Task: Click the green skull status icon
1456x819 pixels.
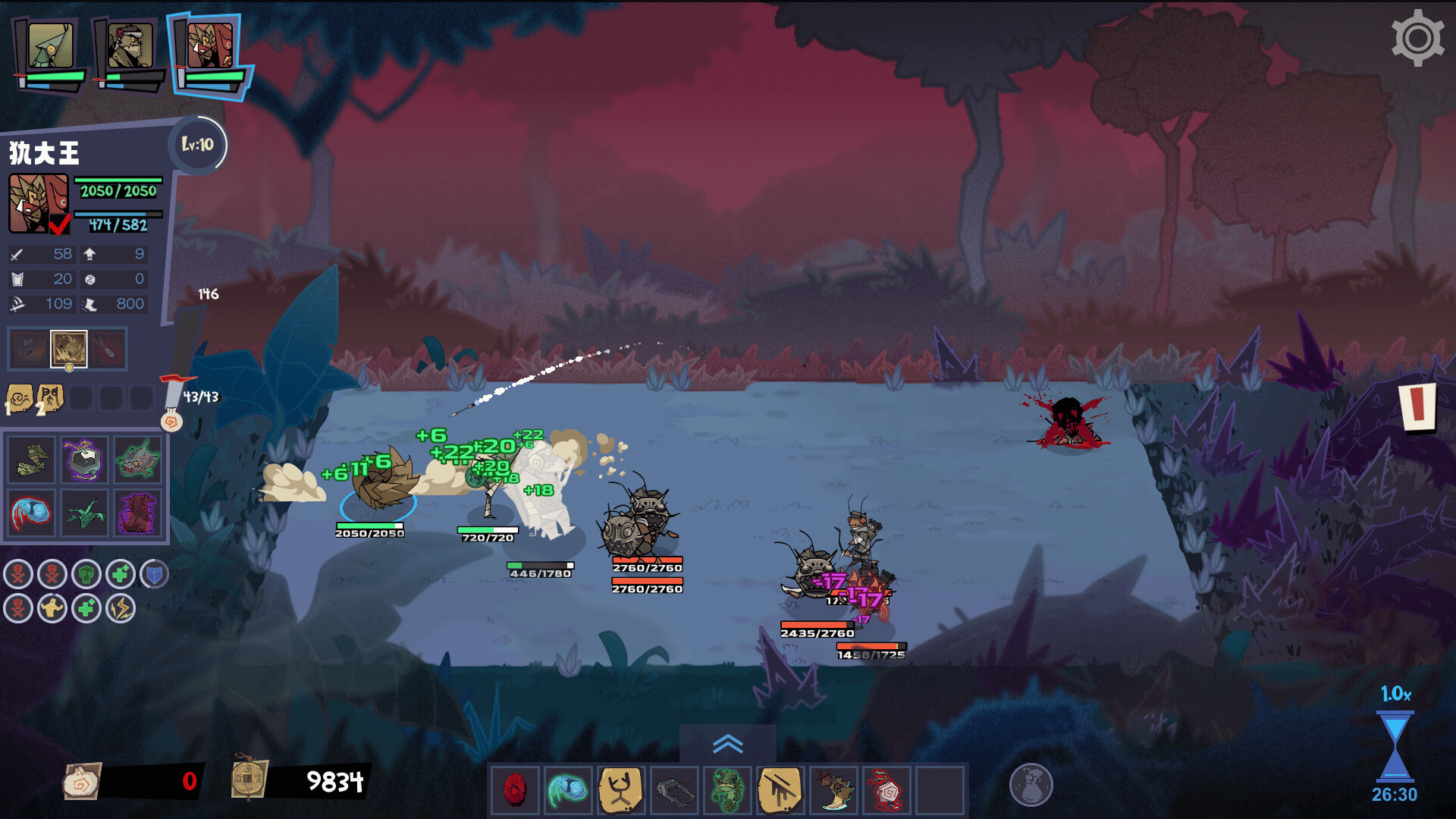Action: (86, 575)
